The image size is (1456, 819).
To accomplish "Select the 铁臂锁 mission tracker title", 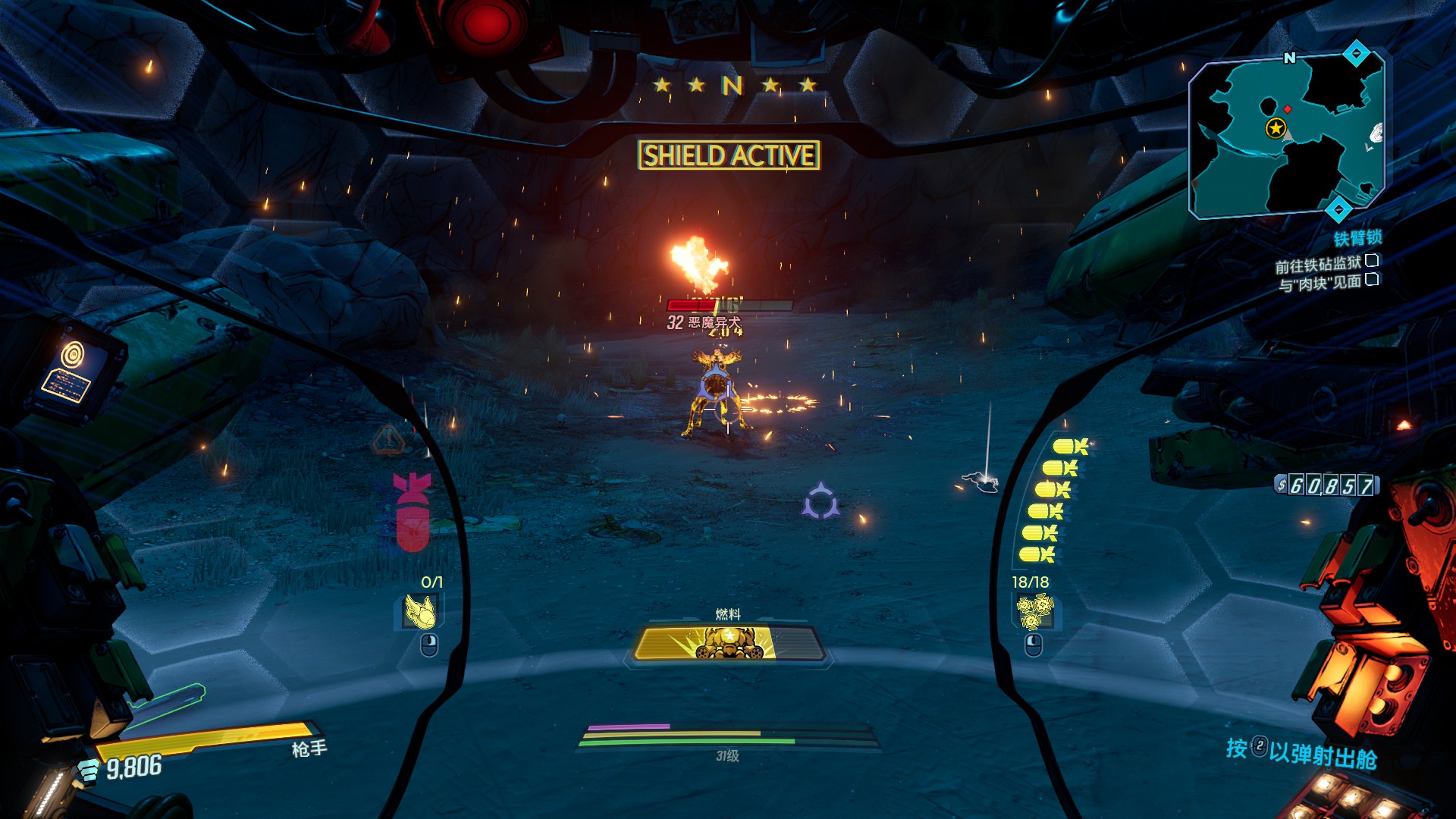I will point(1357,239).
